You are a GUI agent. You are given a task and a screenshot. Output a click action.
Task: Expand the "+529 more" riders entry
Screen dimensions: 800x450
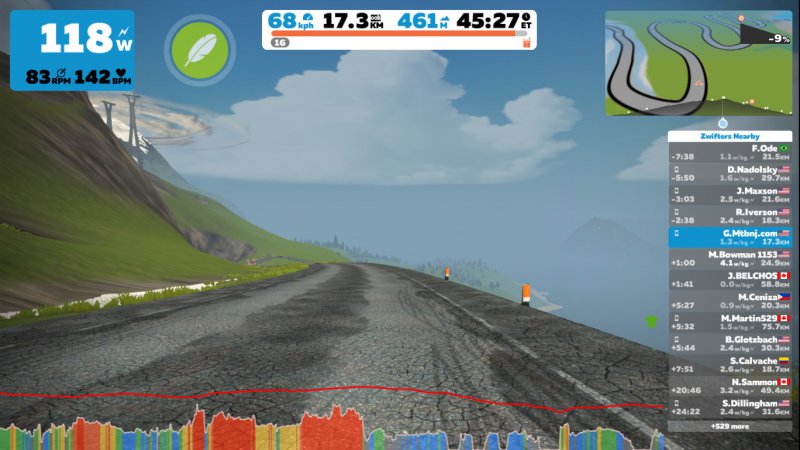point(729,426)
